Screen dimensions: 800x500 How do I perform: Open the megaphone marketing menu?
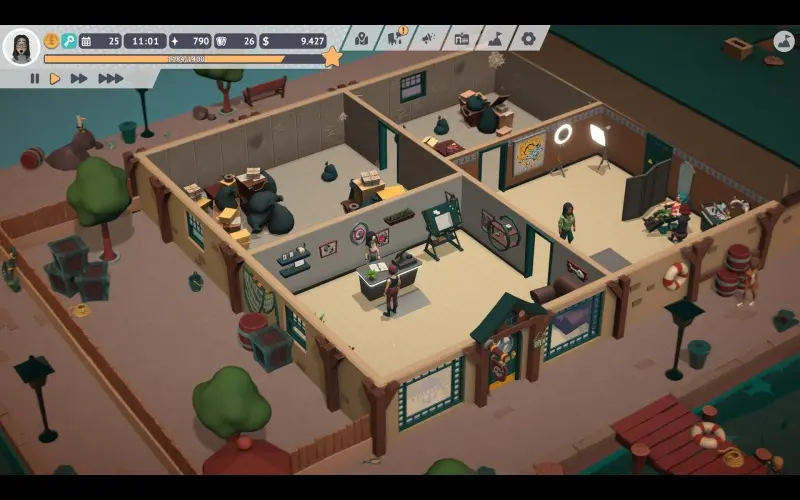tap(428, 39)
